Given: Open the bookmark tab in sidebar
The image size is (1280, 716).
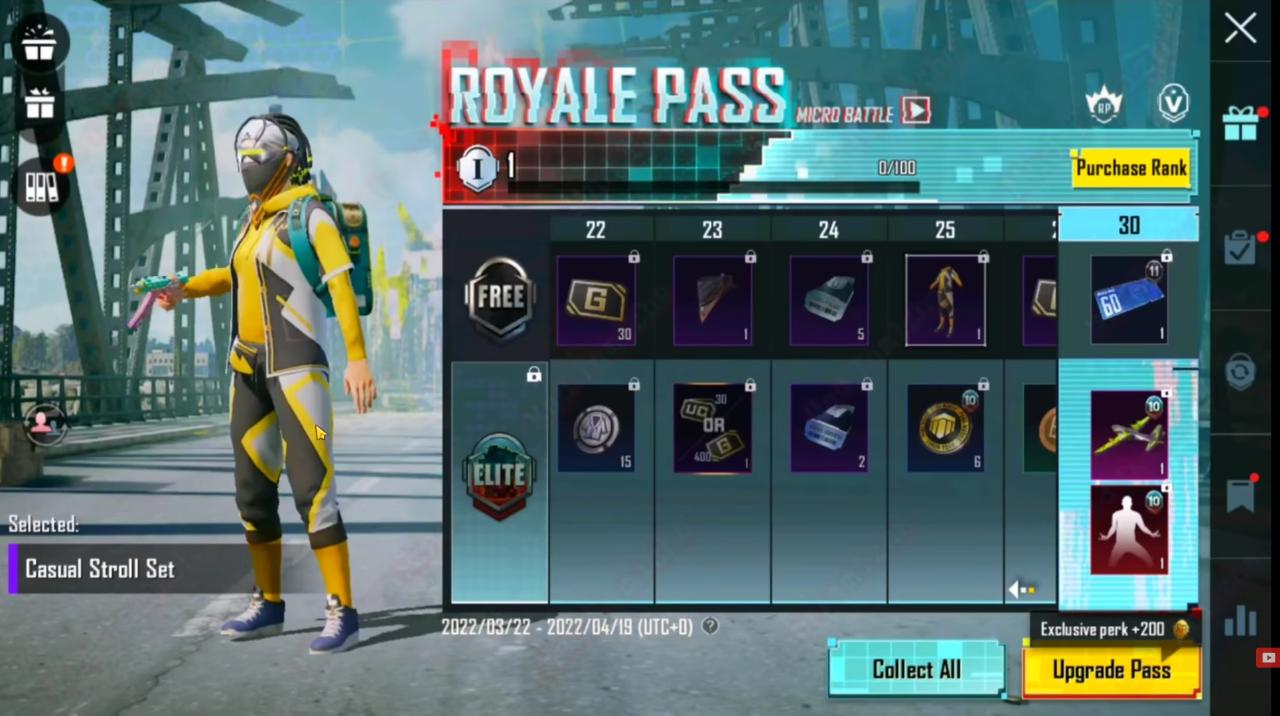Looking at the screenshot, I should point(1241,496).
